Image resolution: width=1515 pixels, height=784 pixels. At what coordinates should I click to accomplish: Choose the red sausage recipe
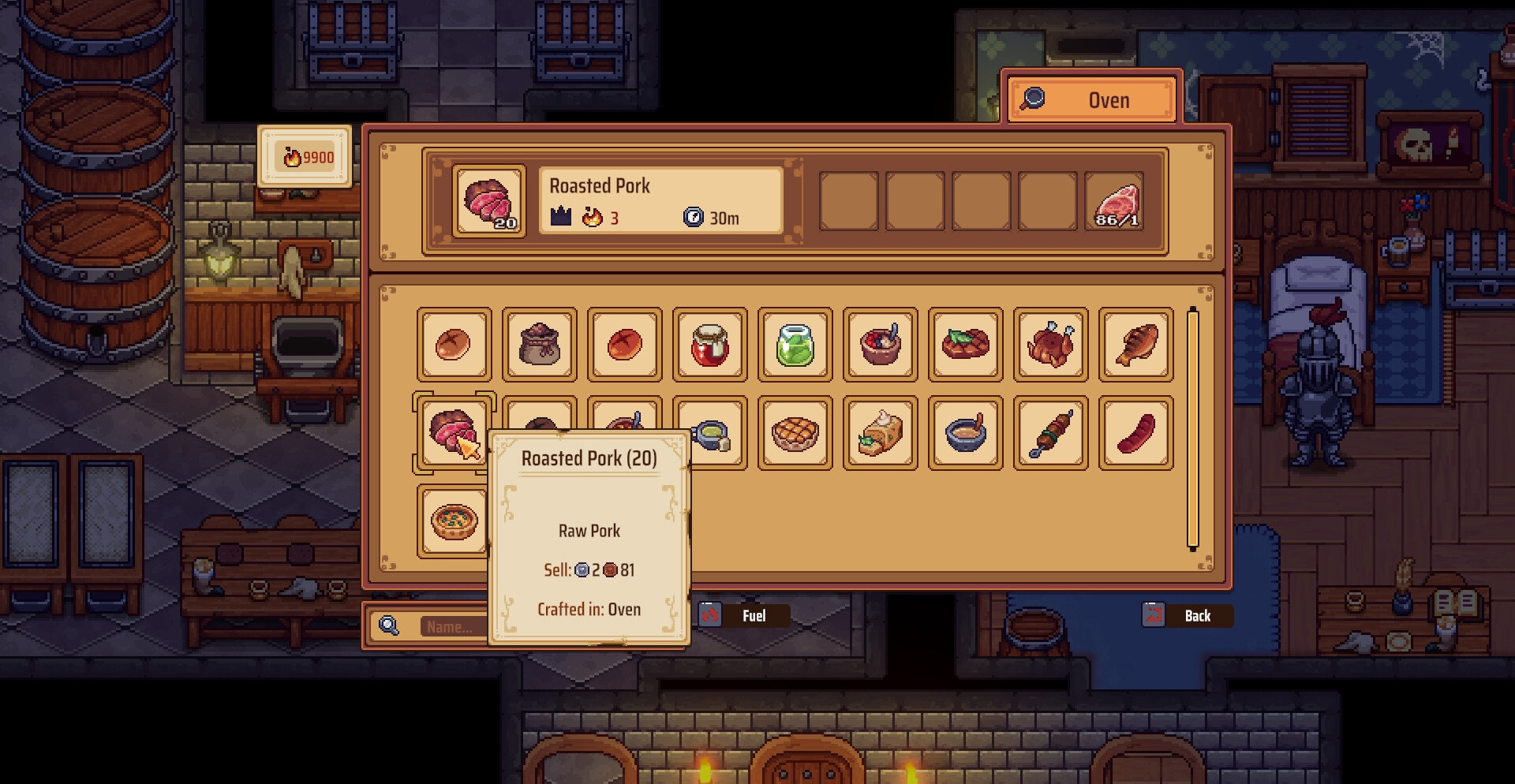coord(1135,433)
